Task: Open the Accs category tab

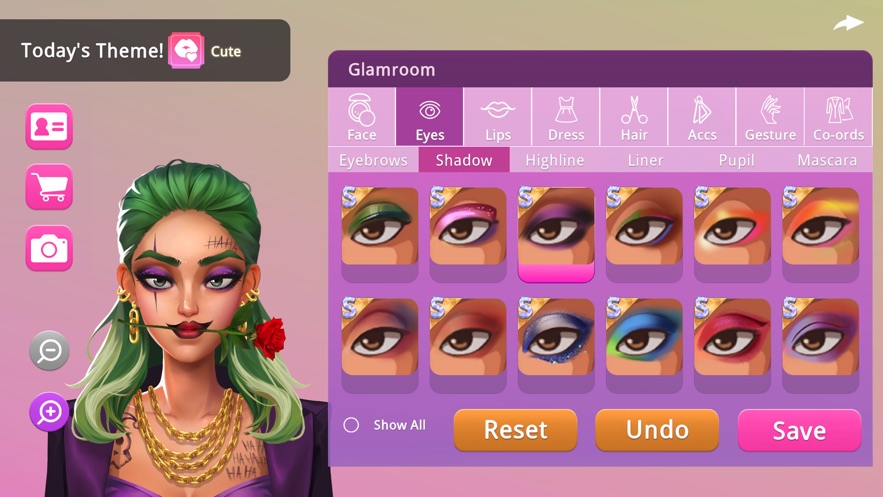Action: click(702, 118)
